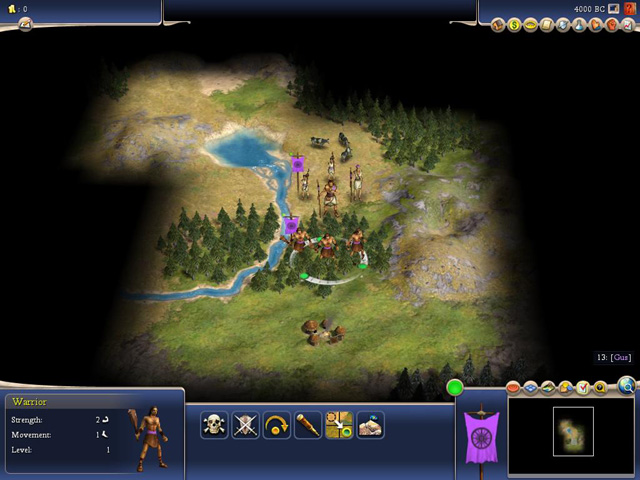Select the go-to move order button
The image size is (640, 480).
pos(339,425)
